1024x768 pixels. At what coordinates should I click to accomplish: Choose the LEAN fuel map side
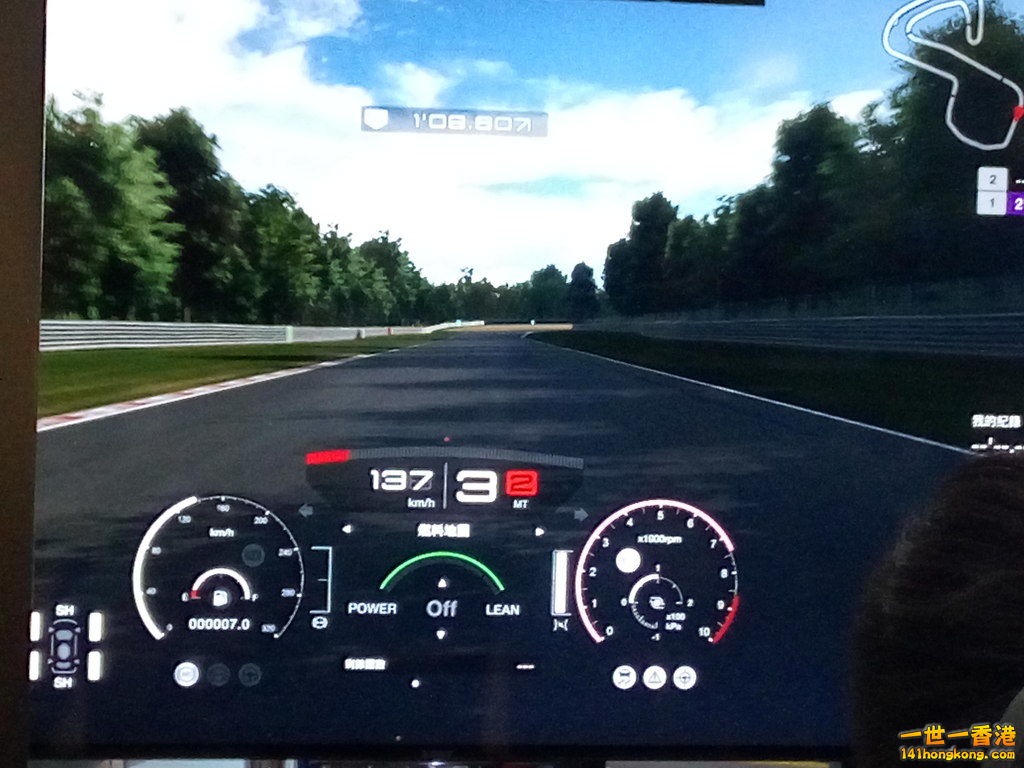(x=502, y=609)
